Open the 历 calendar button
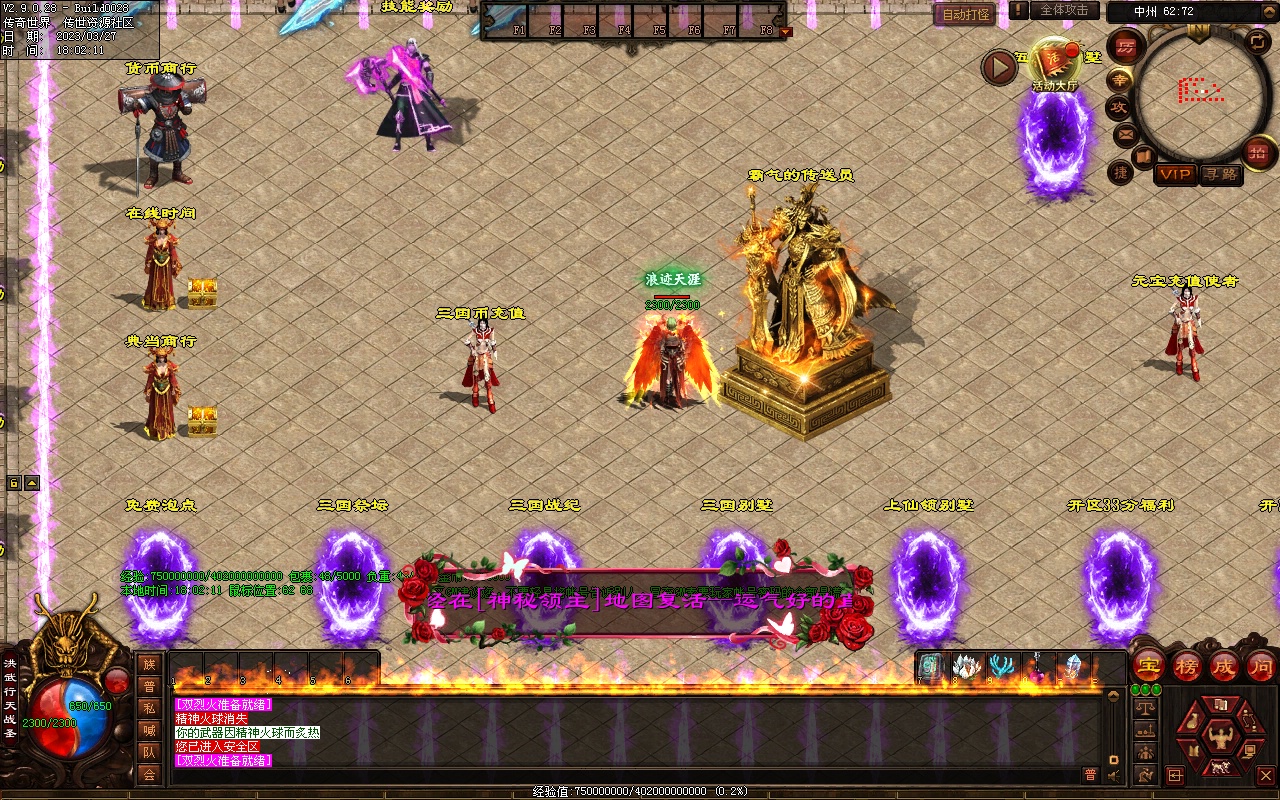 pos(1127,47)
